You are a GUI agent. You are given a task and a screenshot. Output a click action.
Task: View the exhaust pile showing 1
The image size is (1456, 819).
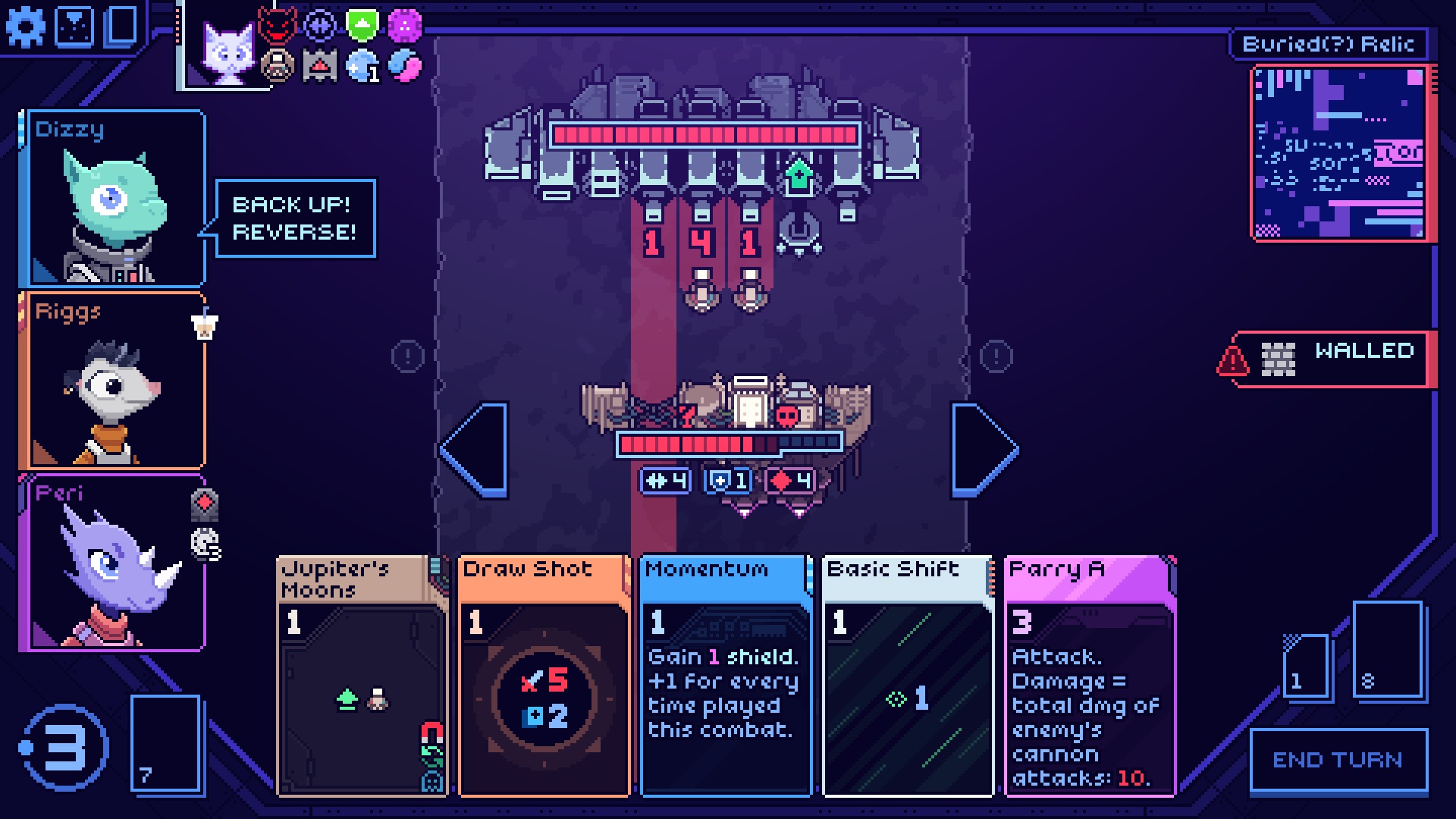1306,666
